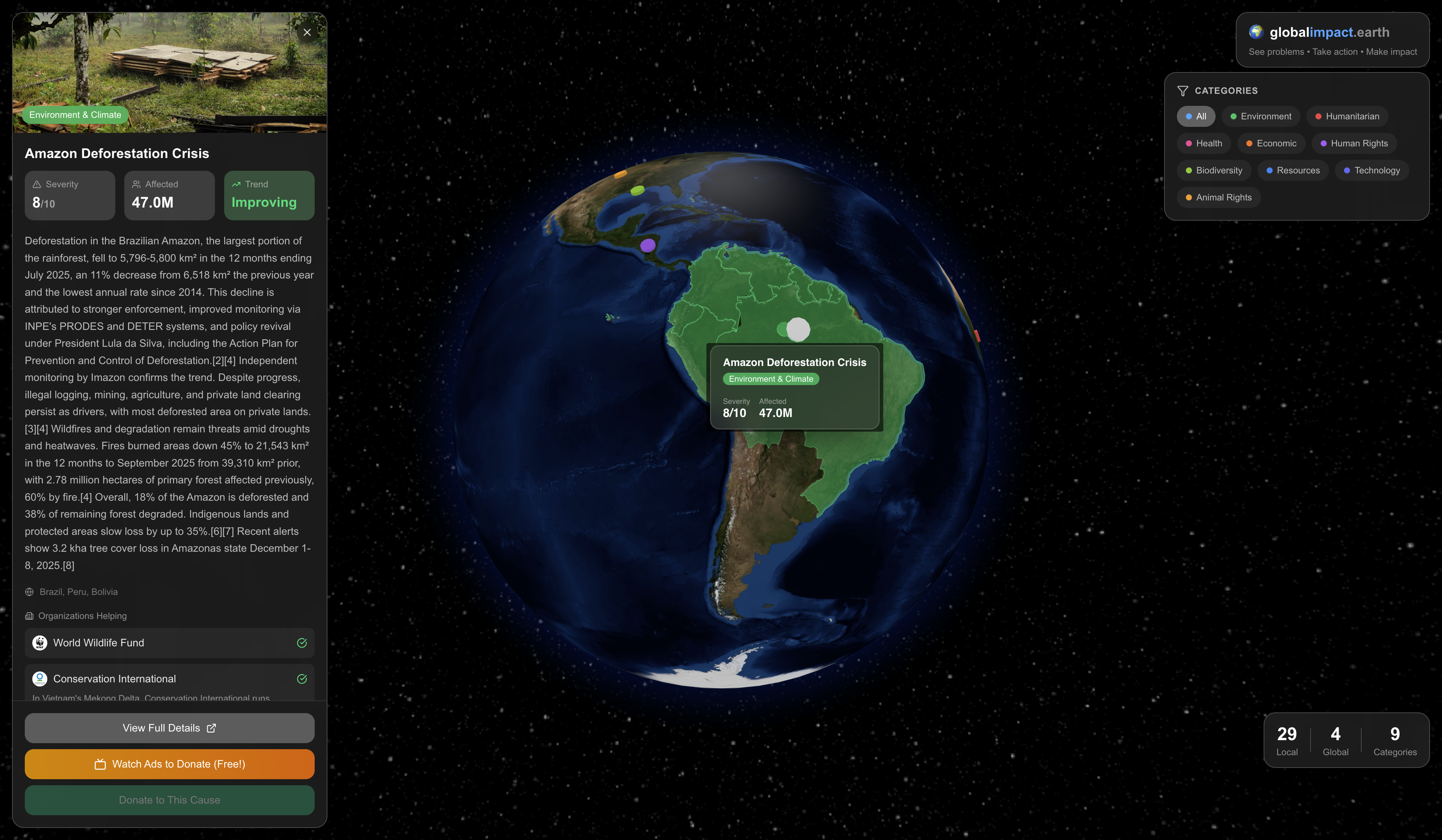This screenshot has width=1442, height=840.
Task: Click the globe logo in the globalimpact.earth header
Action: click(x=1256, y=32)
